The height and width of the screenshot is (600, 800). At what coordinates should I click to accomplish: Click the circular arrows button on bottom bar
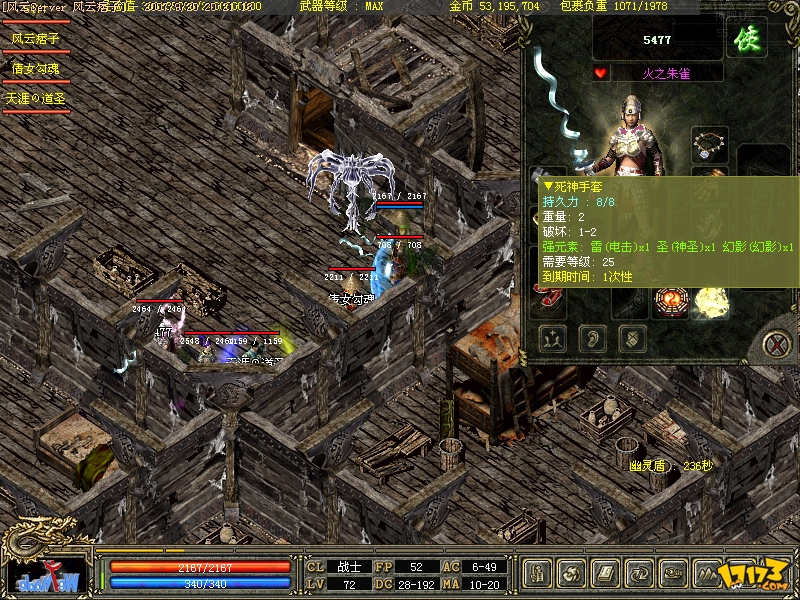pyautogui.click(x=641, y=573)
